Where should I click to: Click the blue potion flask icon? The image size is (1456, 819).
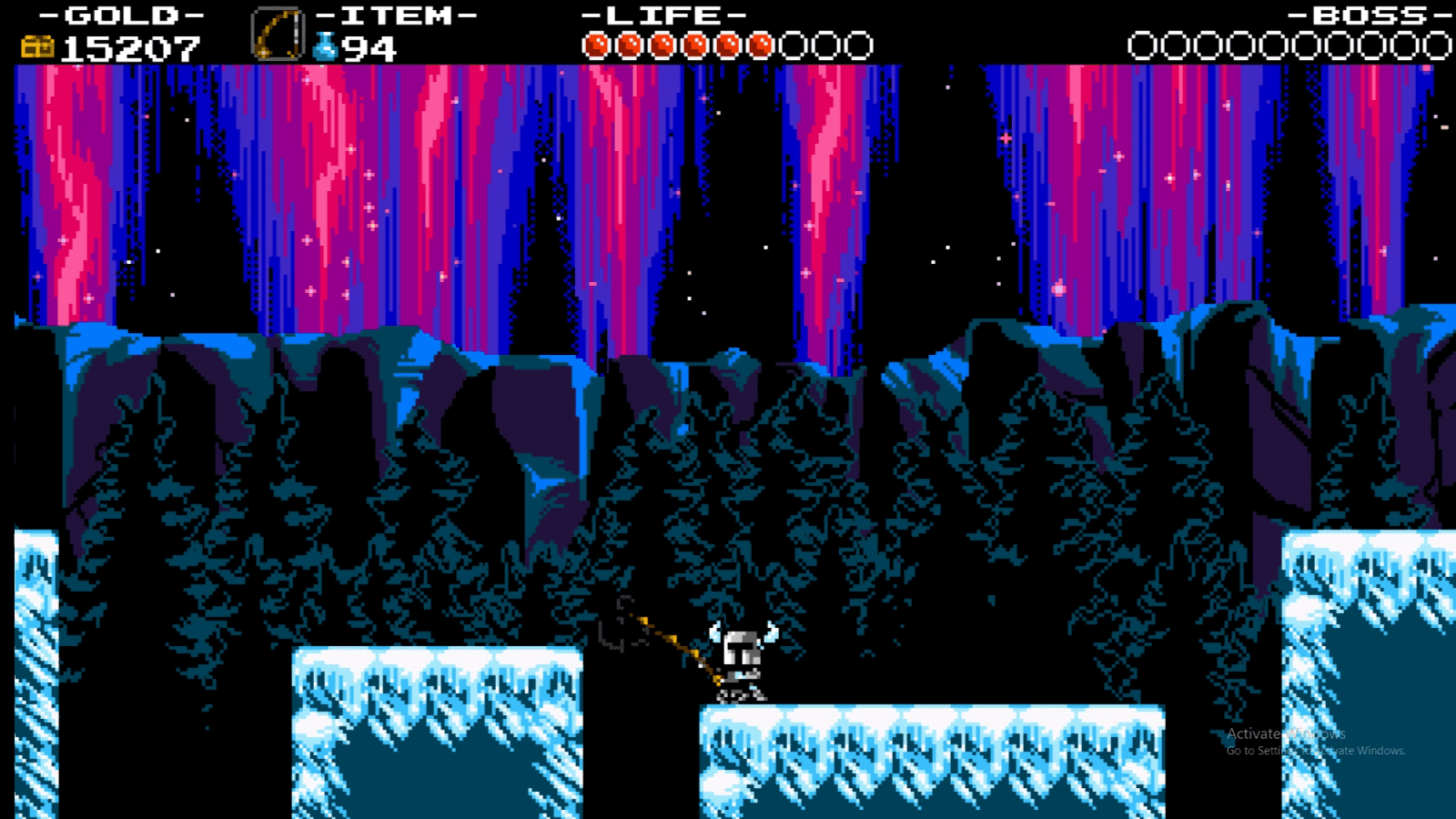[x=323, y=44]
